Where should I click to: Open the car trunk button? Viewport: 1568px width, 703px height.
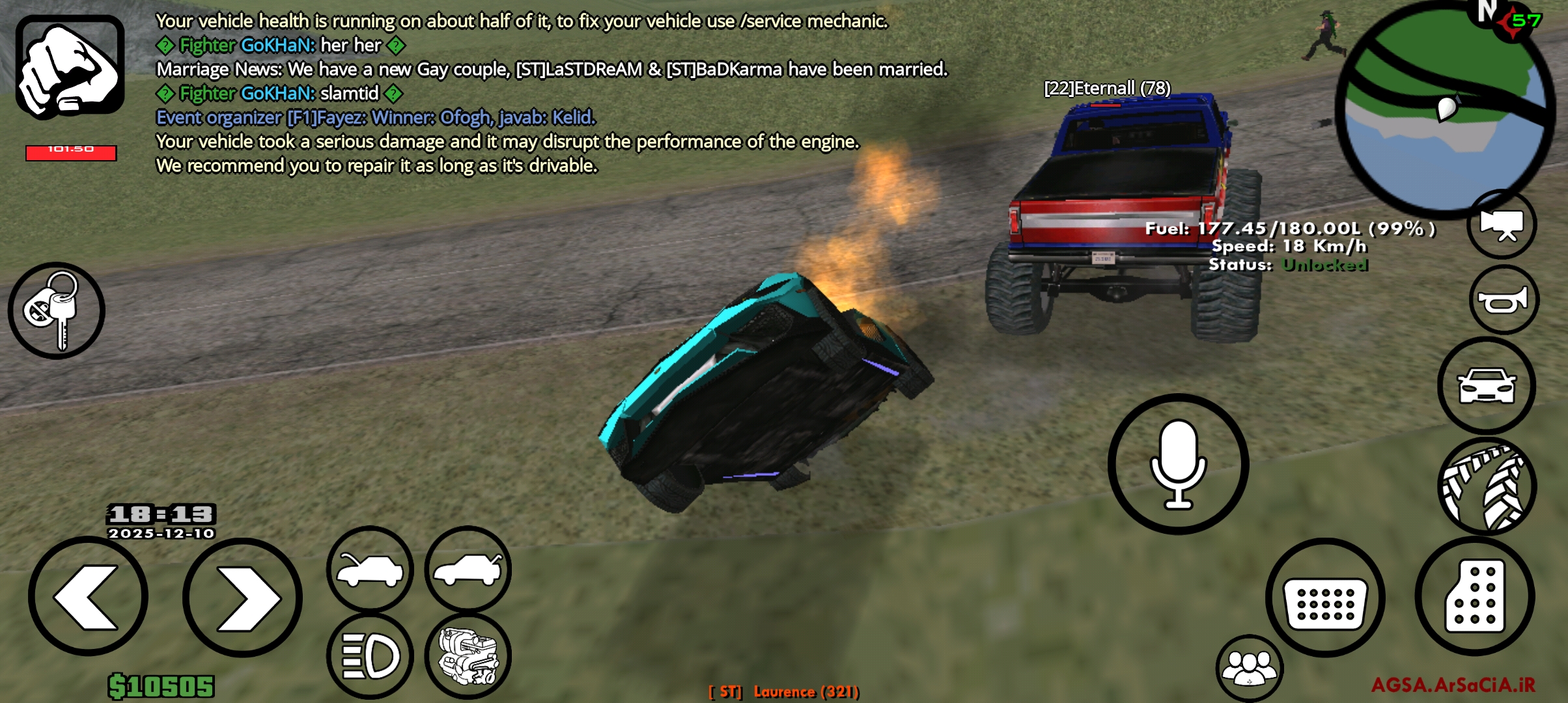(468, 569)
